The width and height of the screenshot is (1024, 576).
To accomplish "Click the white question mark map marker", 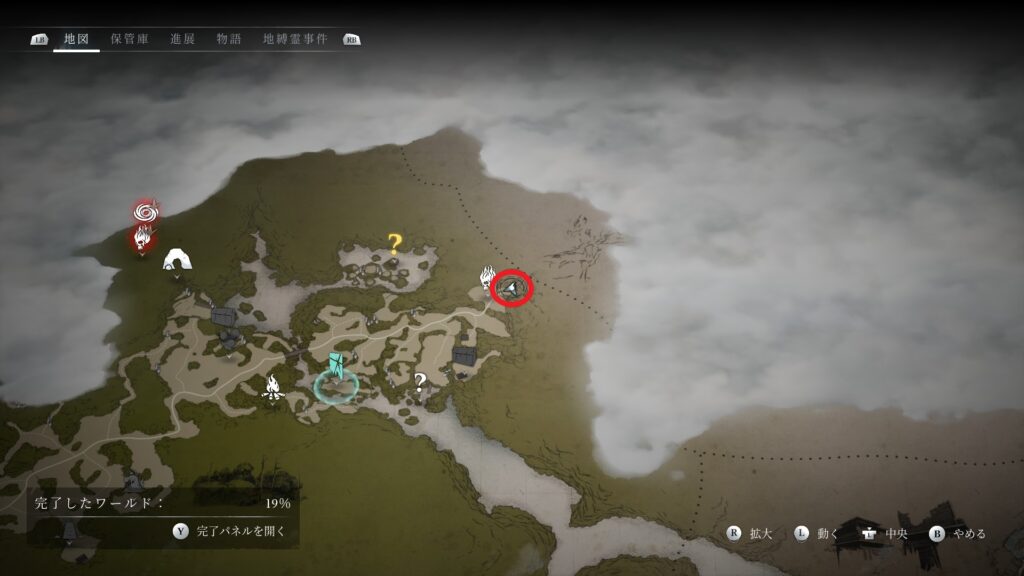I will 421,381.
